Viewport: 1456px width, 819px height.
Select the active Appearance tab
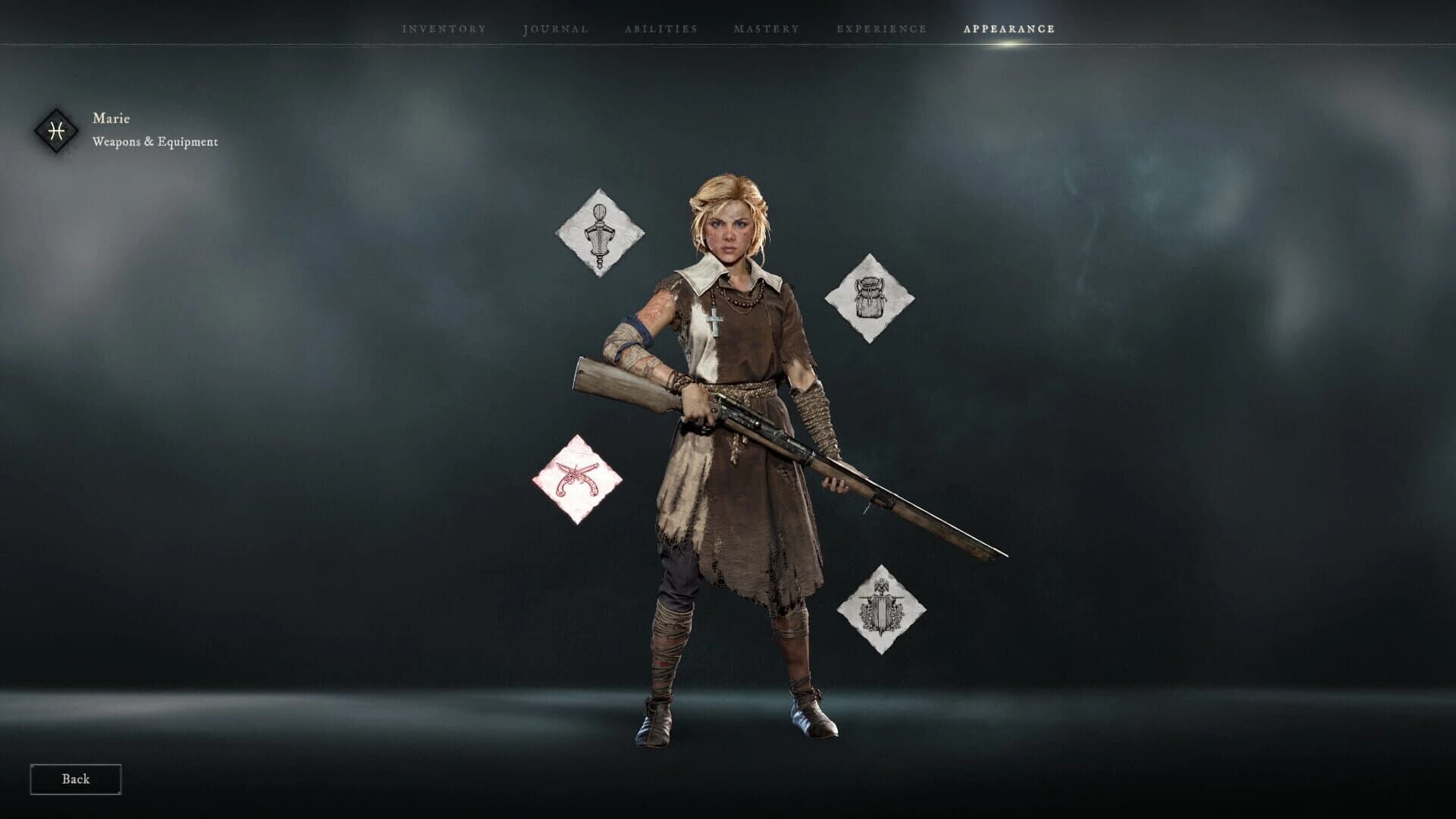point(1007,28)
